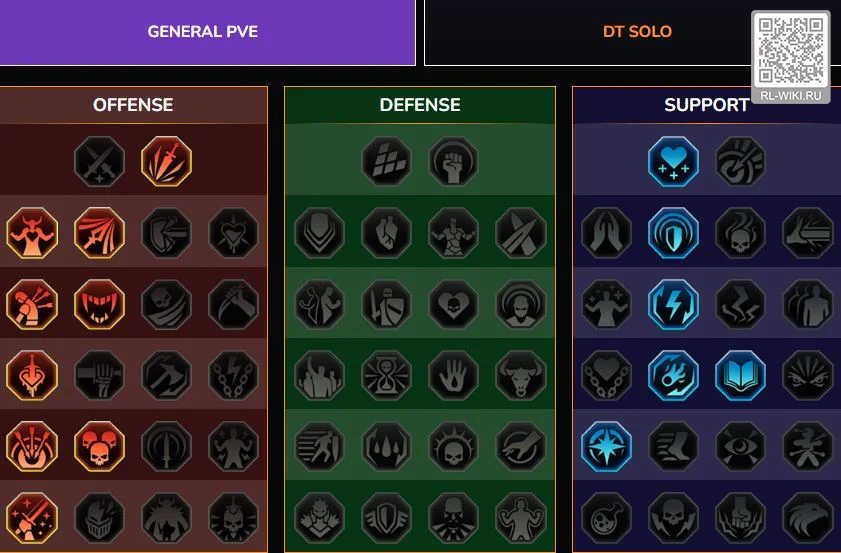Select the chains with lightning mastery
This screenshot has height=553, width=841.
pos(233,375)
